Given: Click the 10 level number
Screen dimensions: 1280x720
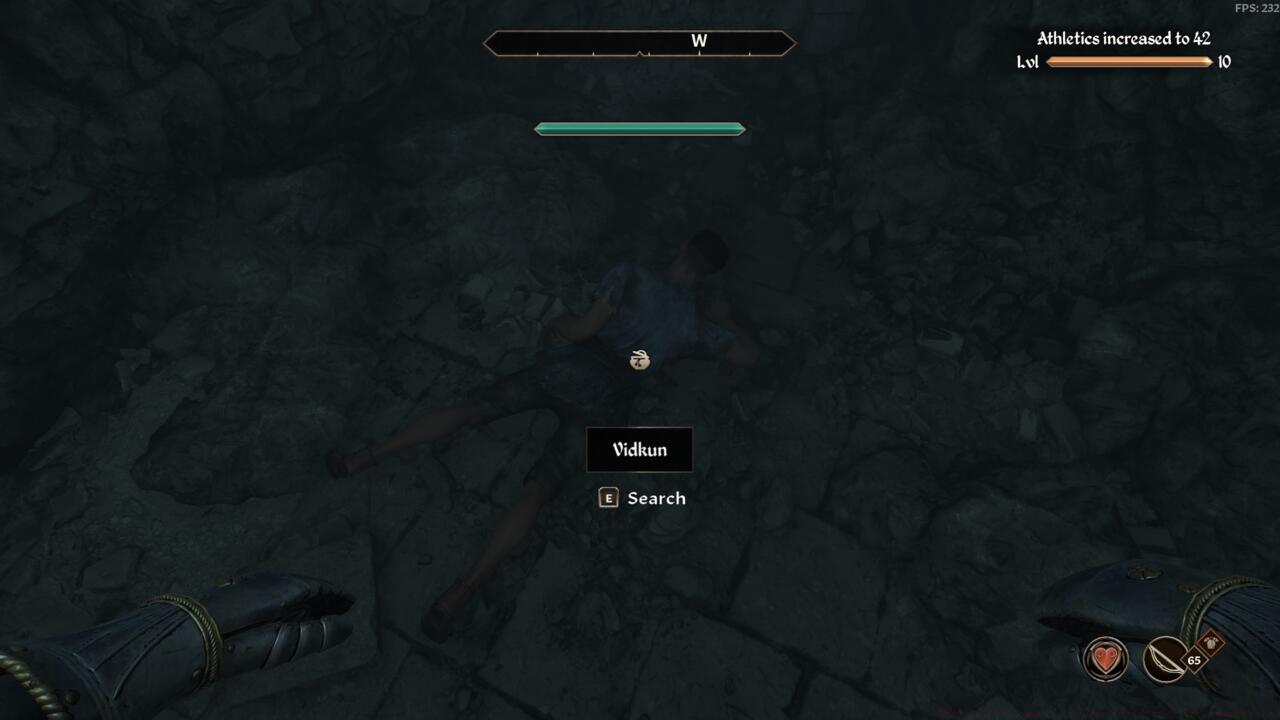Looking at the screenshot, I should coord(1224,61).
